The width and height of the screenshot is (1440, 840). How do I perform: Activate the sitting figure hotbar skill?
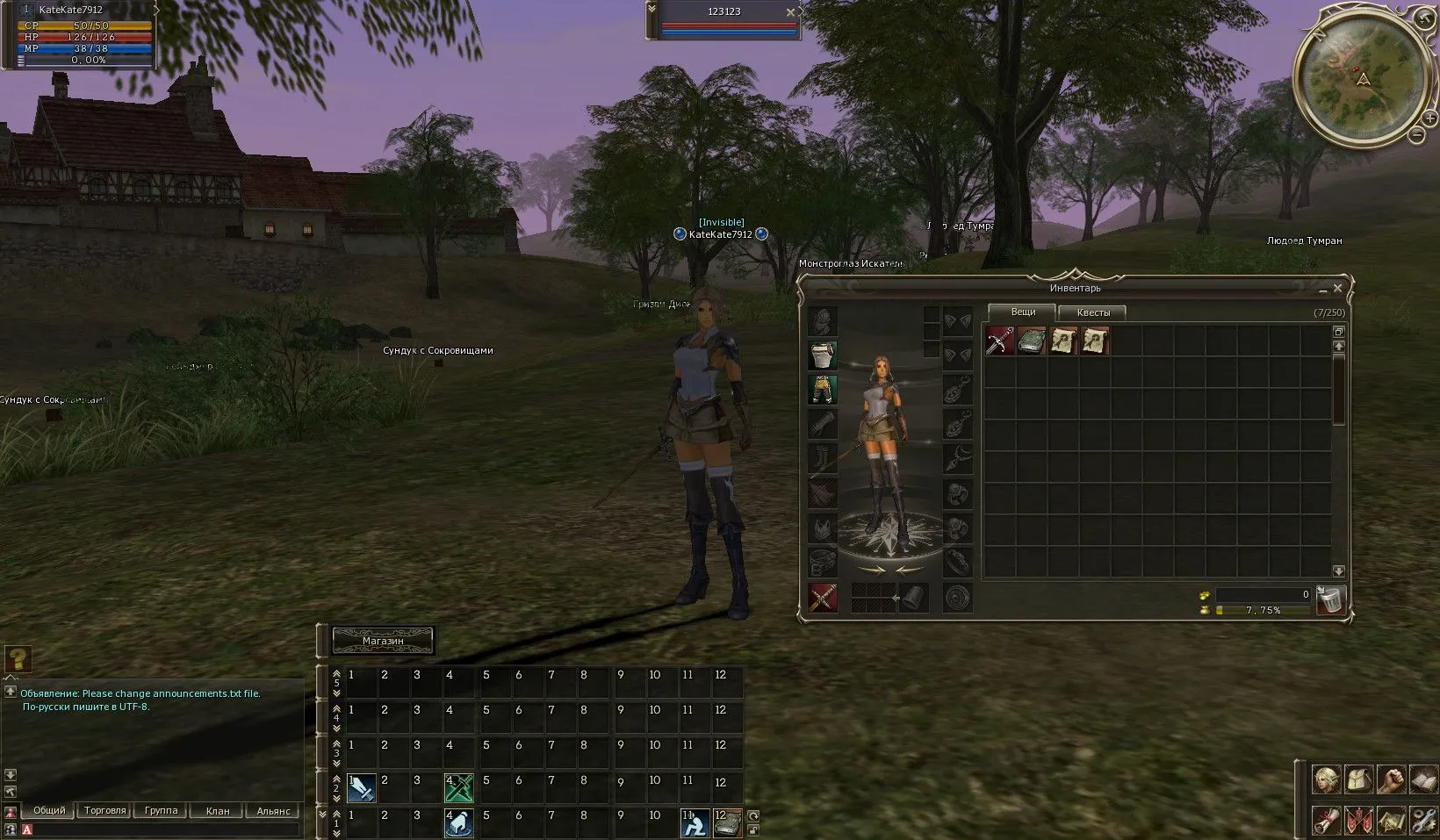695,823
